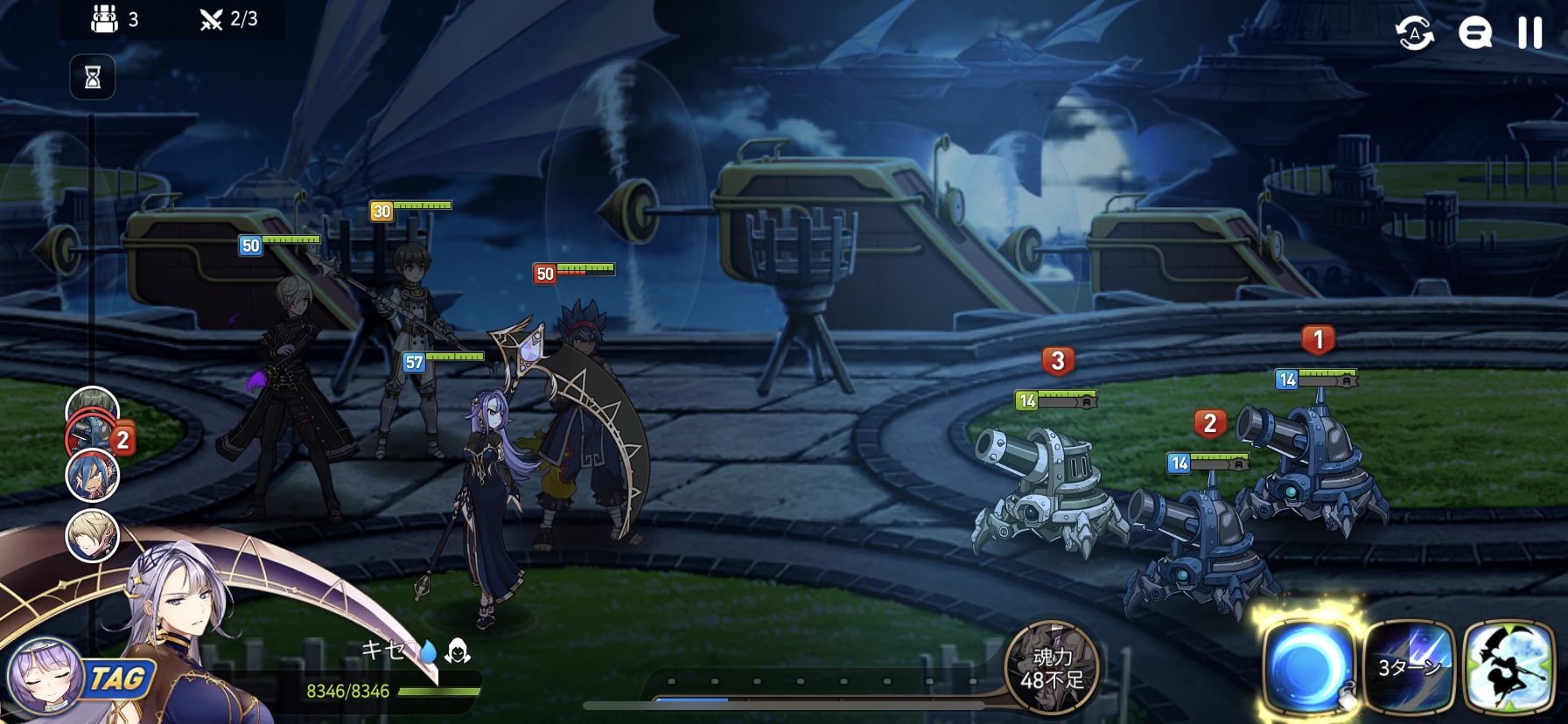Pause the battle
The image size is (1568, 724).
click(x=1529, y=33)
